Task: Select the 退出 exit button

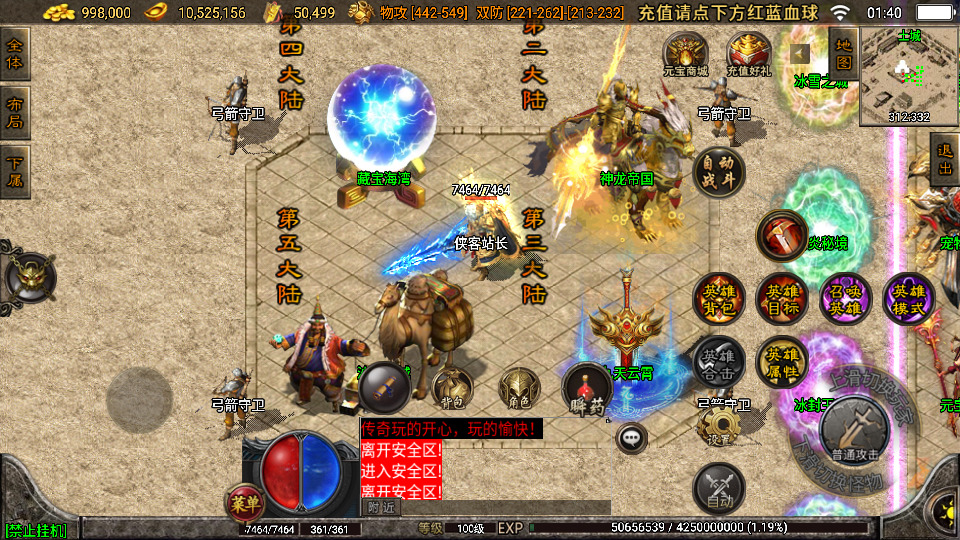Action: click(944, 159)
